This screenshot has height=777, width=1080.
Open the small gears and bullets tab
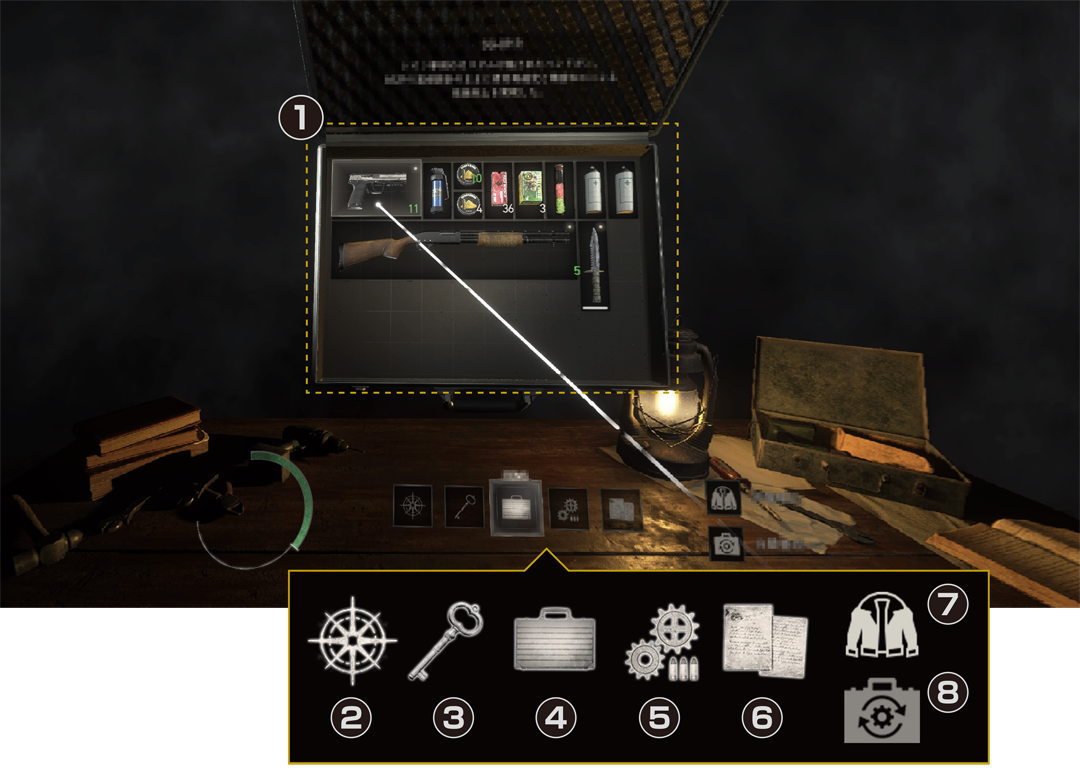click(x=568, y=506)
